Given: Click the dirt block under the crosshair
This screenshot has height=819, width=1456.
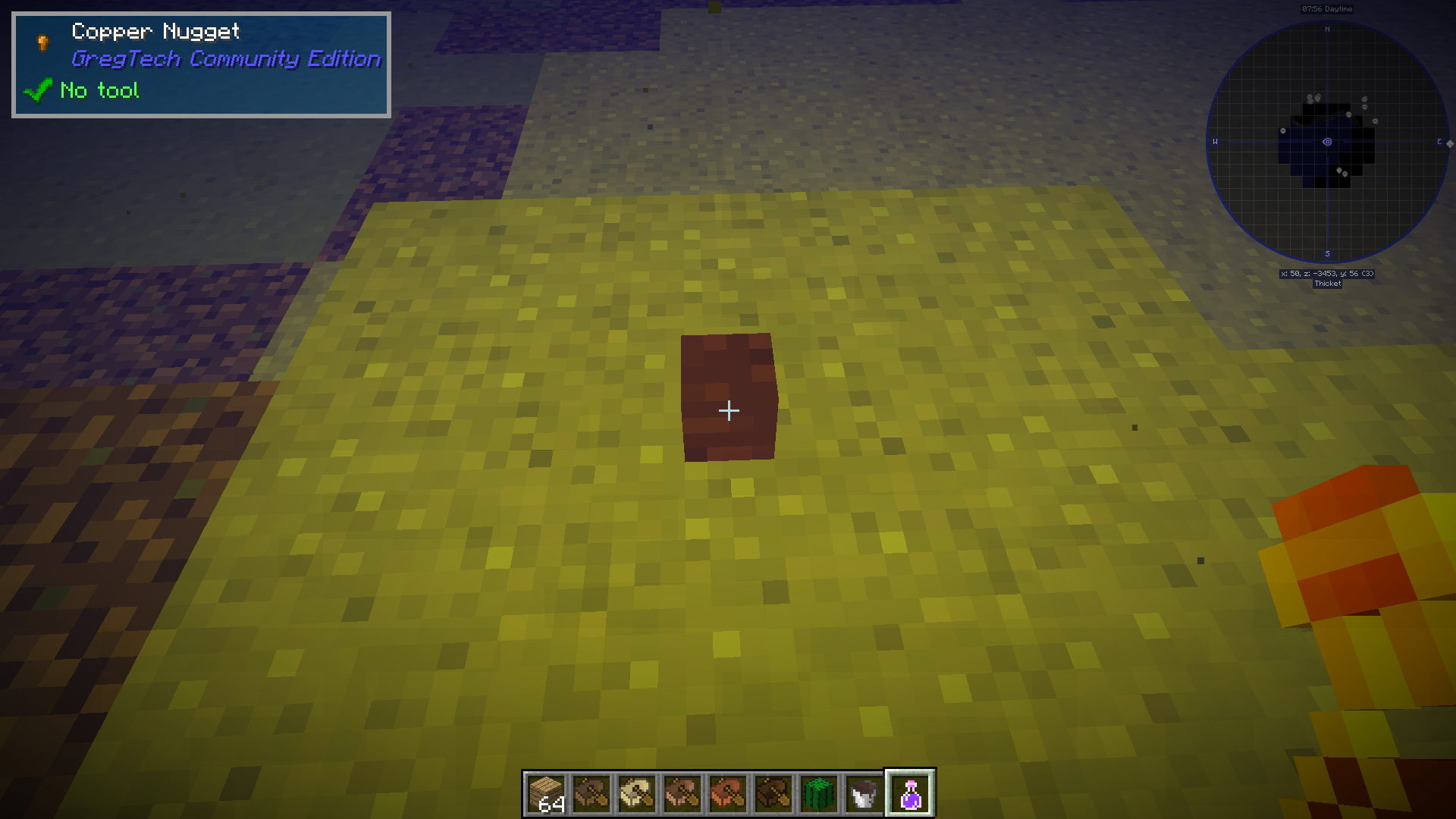Looking at the screenshot, I should point(728,396).
